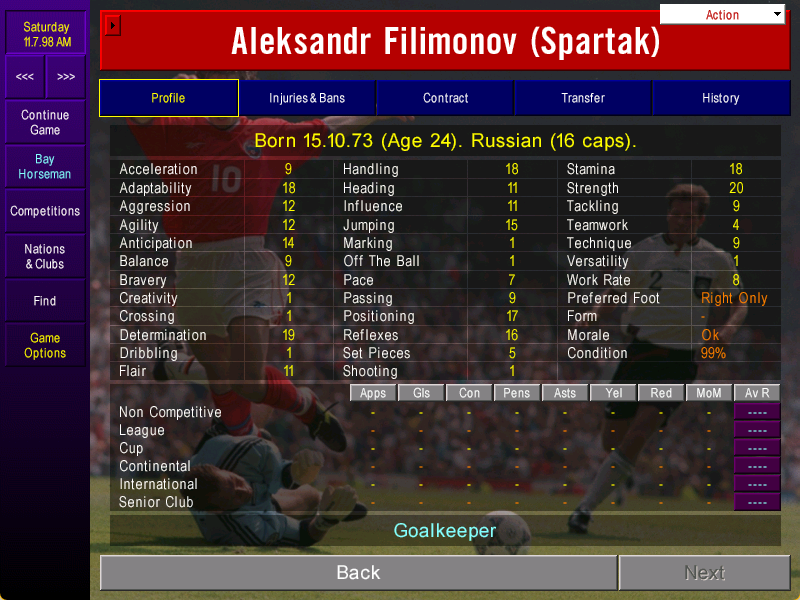
Task: Open the Bay Horseman manager menu
Action: tap(45, 167)
